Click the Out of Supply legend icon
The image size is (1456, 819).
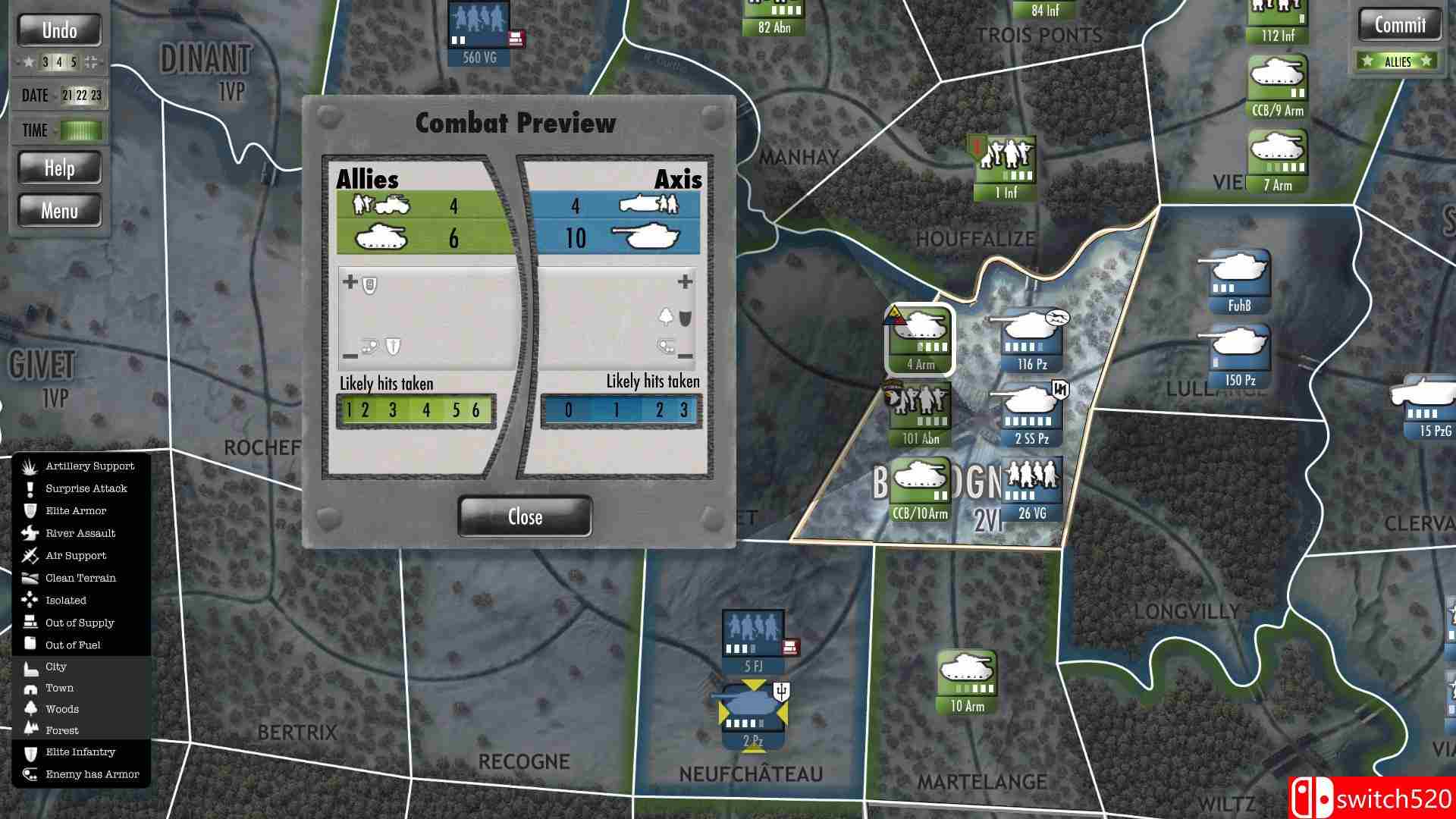click(x=30, y=622)
